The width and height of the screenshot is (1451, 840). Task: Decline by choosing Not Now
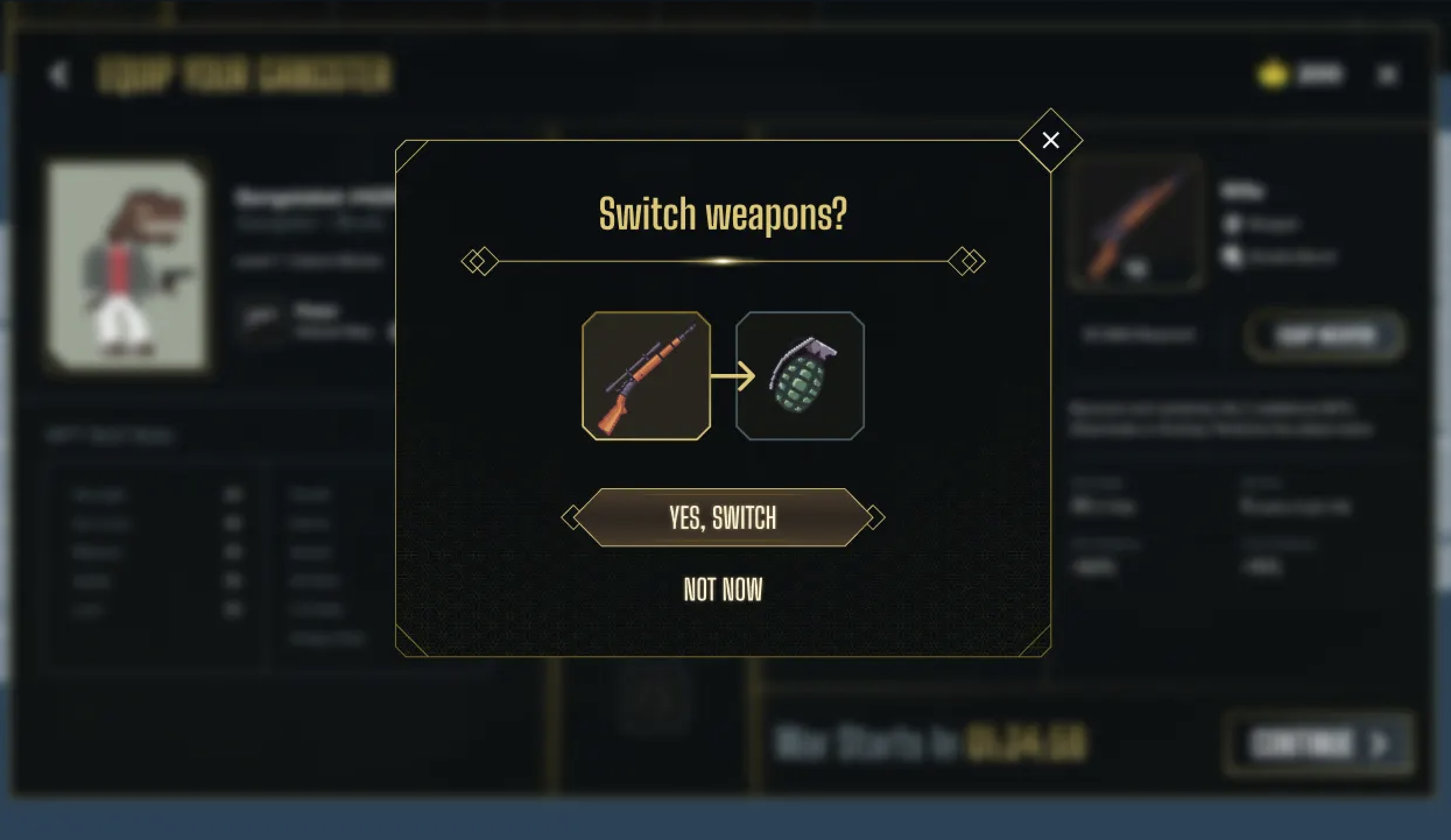pos(723,590)
